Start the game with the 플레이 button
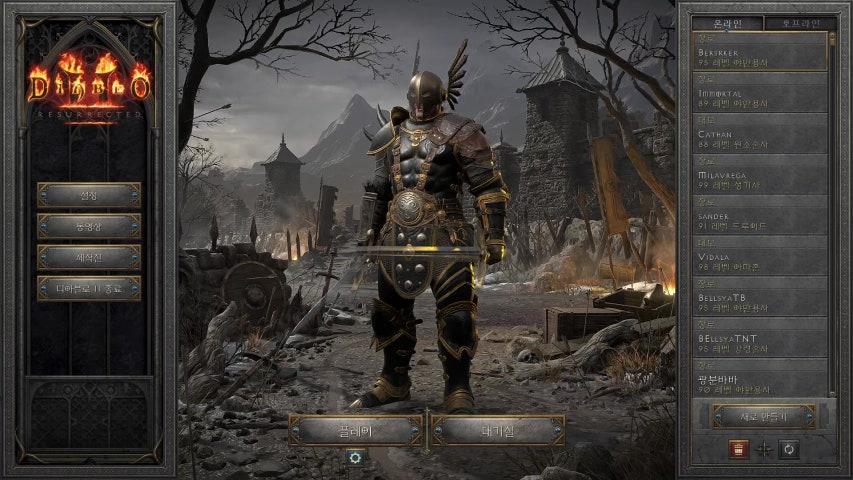The image size is (853, 480). click(356, 430)
